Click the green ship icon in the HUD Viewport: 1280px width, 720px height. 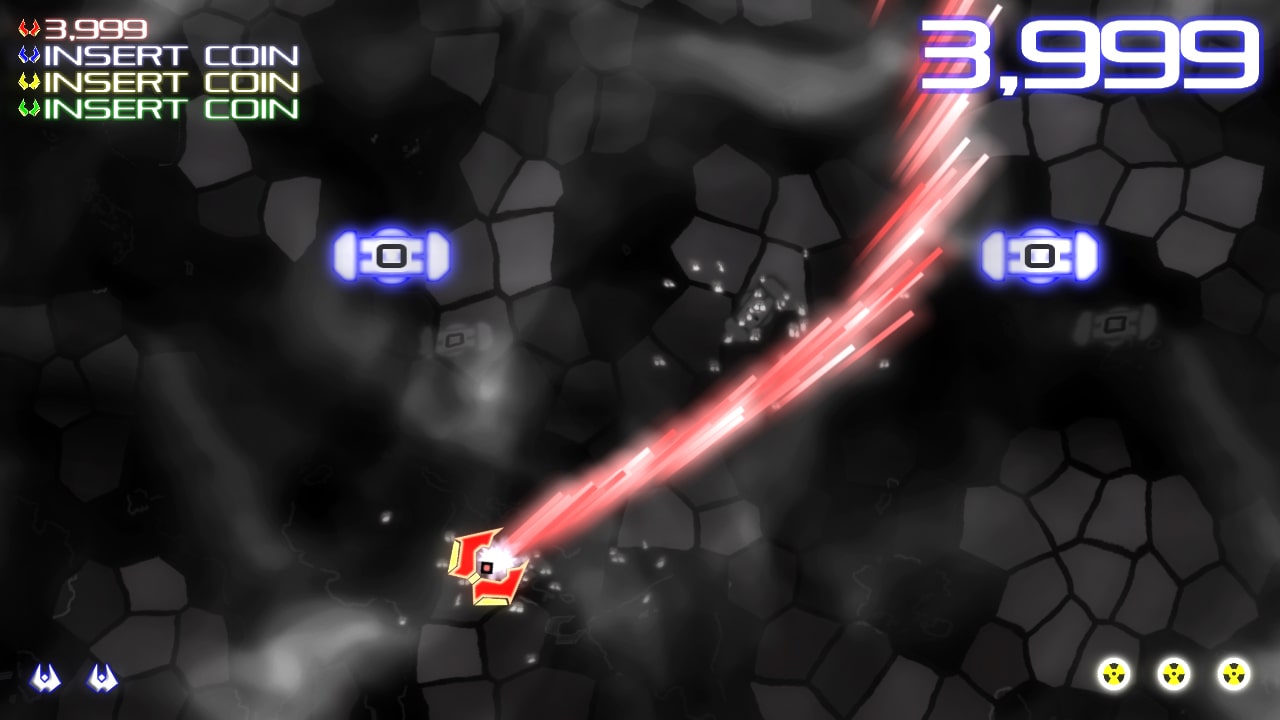(x=31, y=109)
